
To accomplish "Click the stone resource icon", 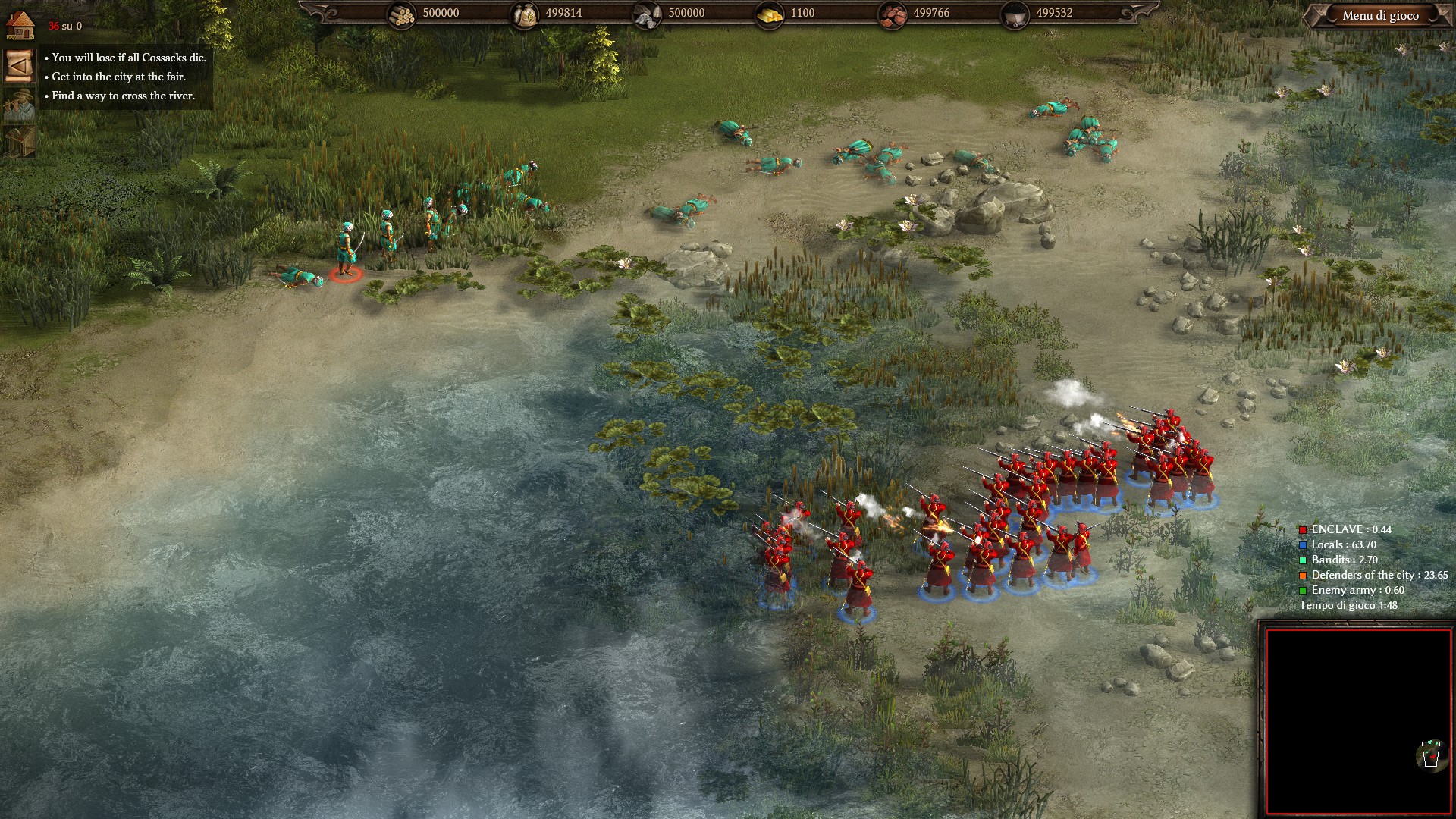I will coord(645,13).
